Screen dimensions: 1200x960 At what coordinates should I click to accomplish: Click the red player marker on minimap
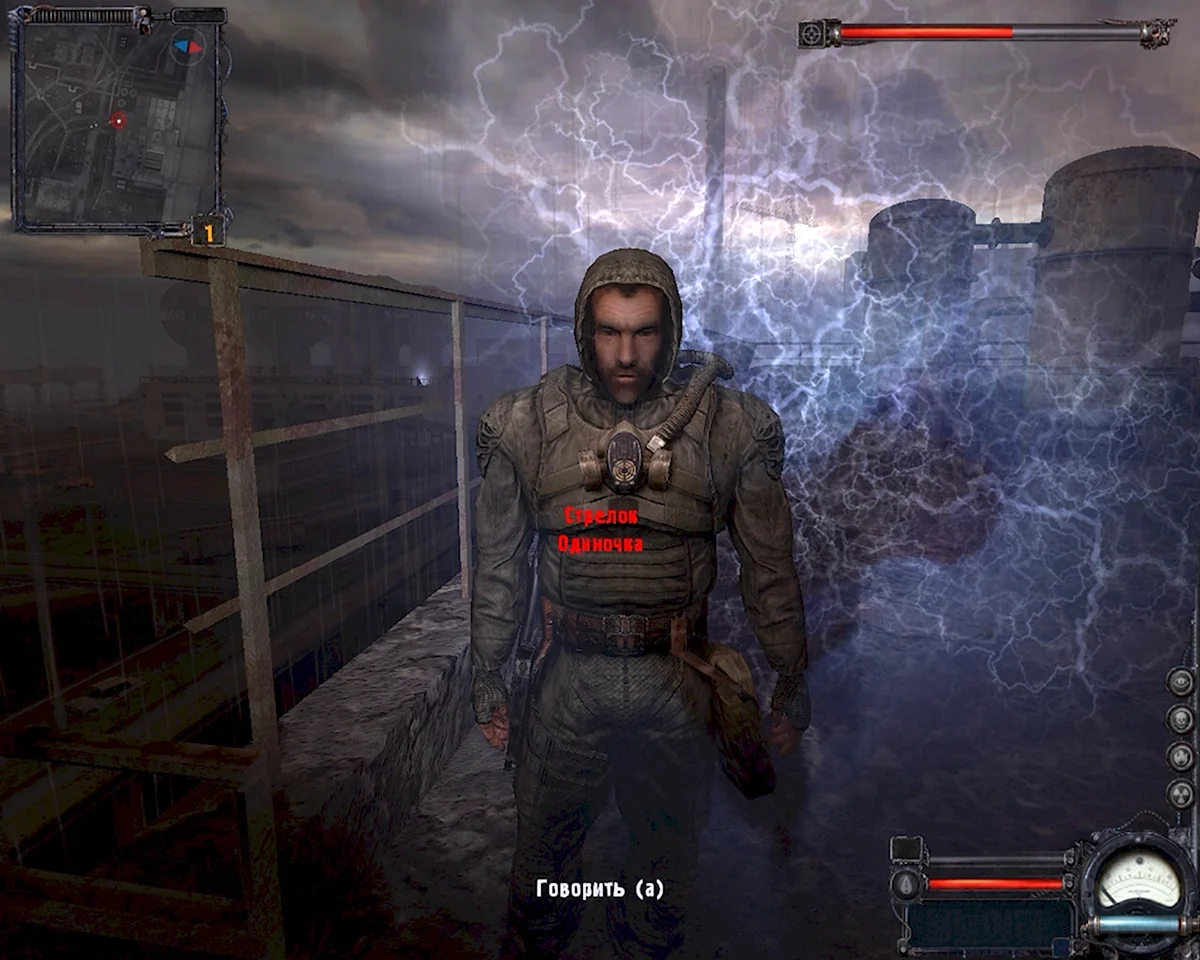tap(119, 121)
